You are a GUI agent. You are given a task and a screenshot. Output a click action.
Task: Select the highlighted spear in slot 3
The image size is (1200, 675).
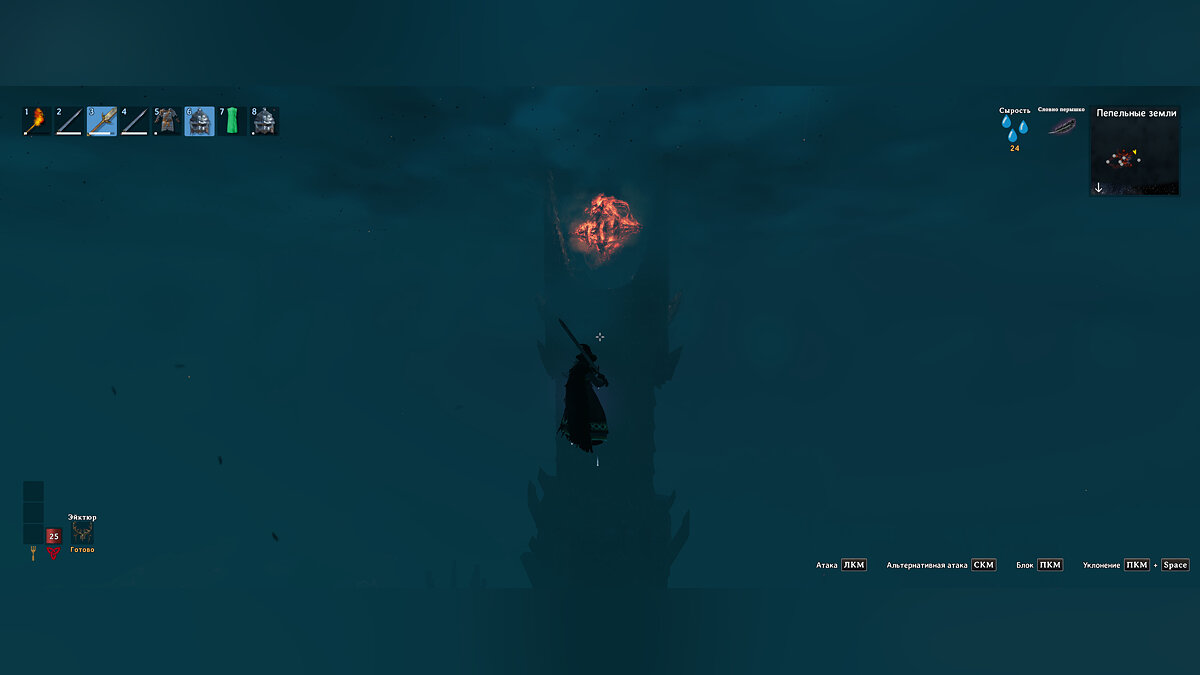click(102, 121)
